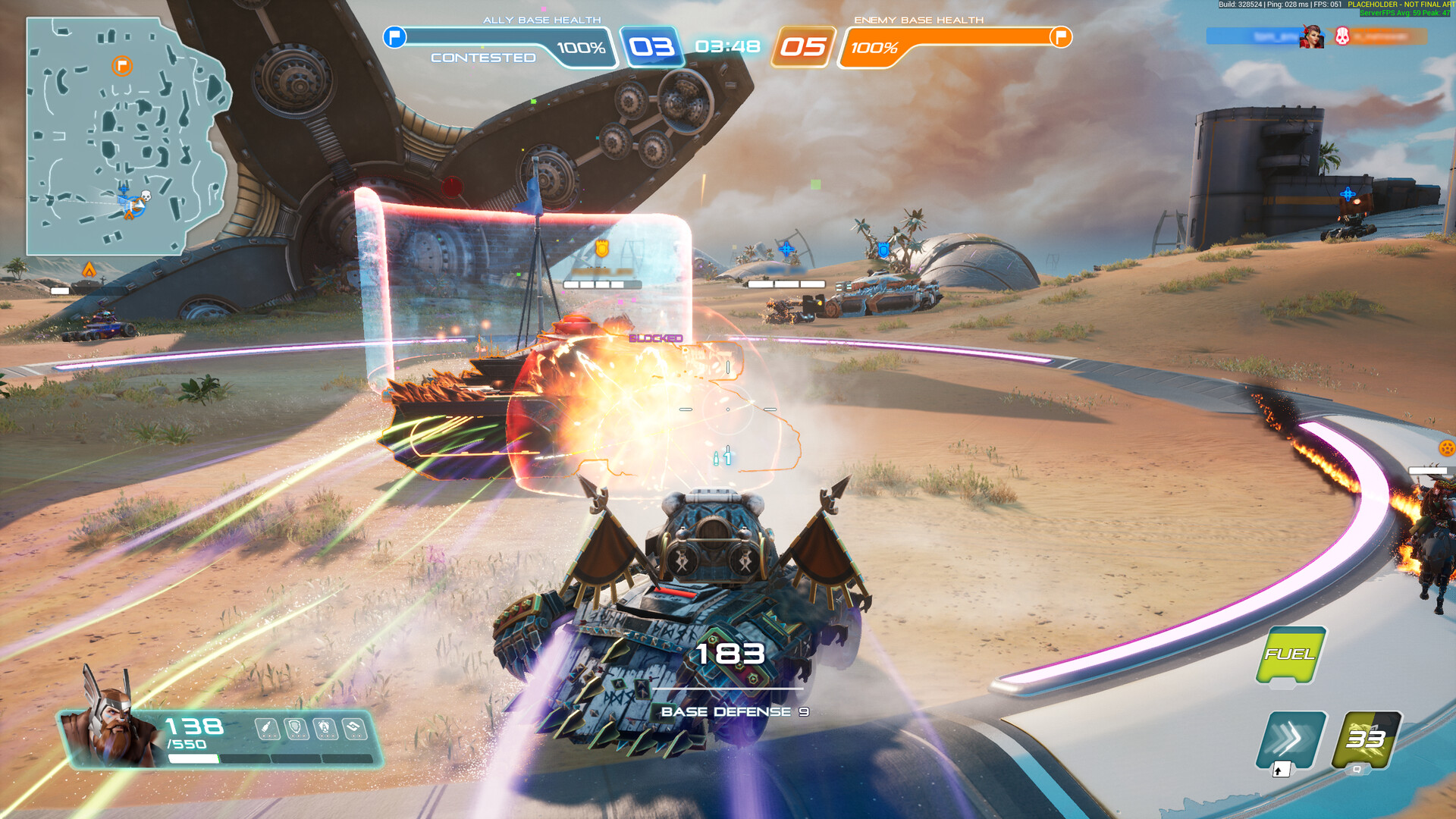The height and width of the screenshot is (819, 1456).
Task: Select the bullet ammo upgrade icon
Action: (x=266, y=729)
